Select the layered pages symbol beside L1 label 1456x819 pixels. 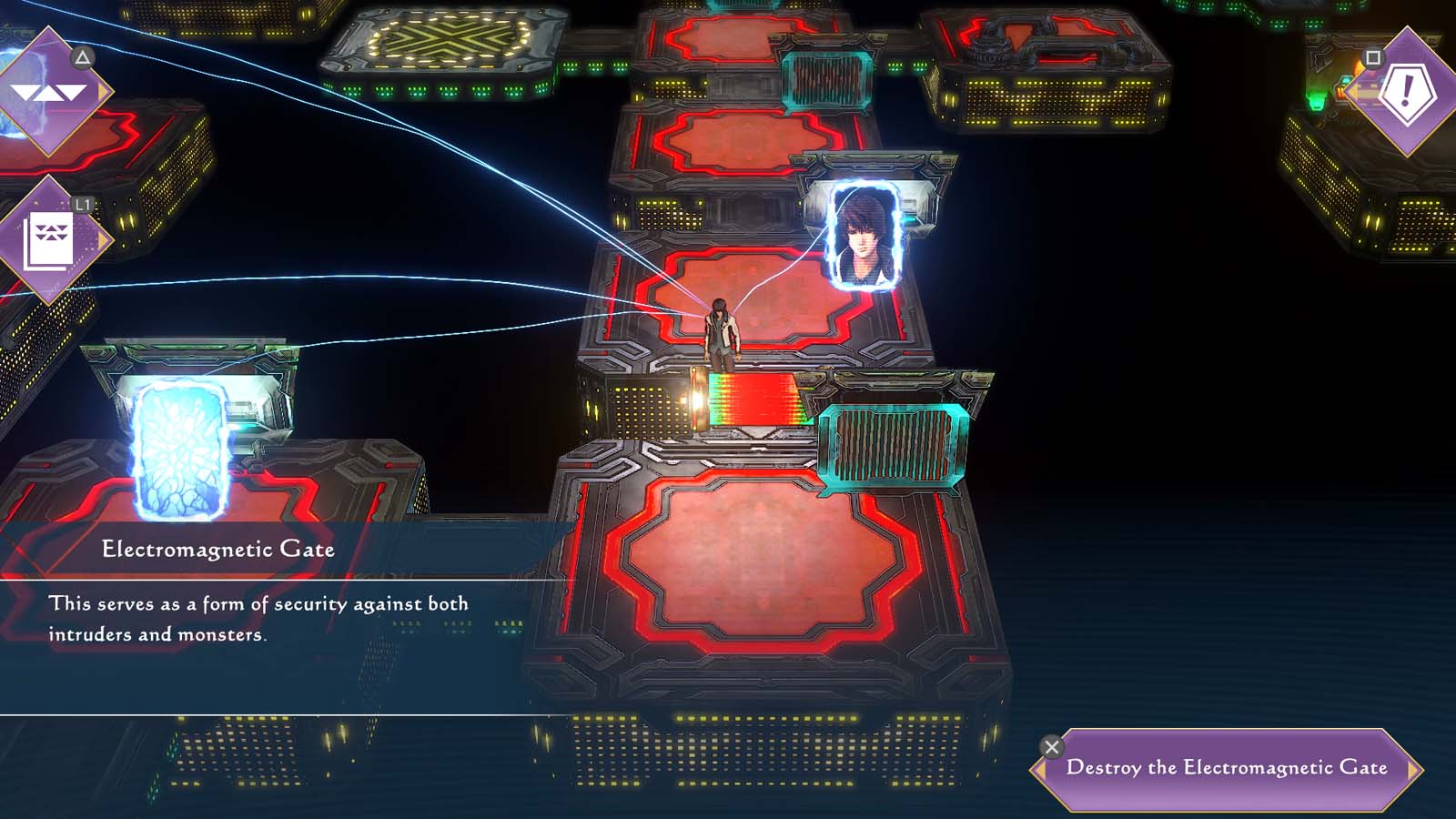(50, 239)
